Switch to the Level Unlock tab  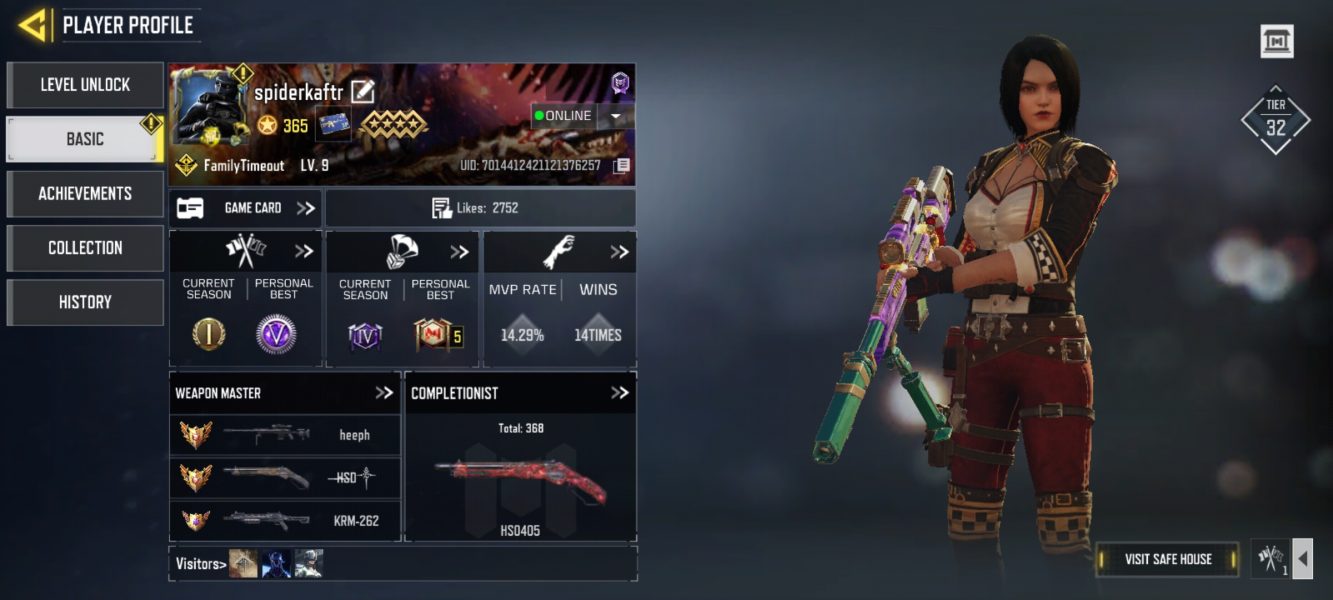point(85,85)
